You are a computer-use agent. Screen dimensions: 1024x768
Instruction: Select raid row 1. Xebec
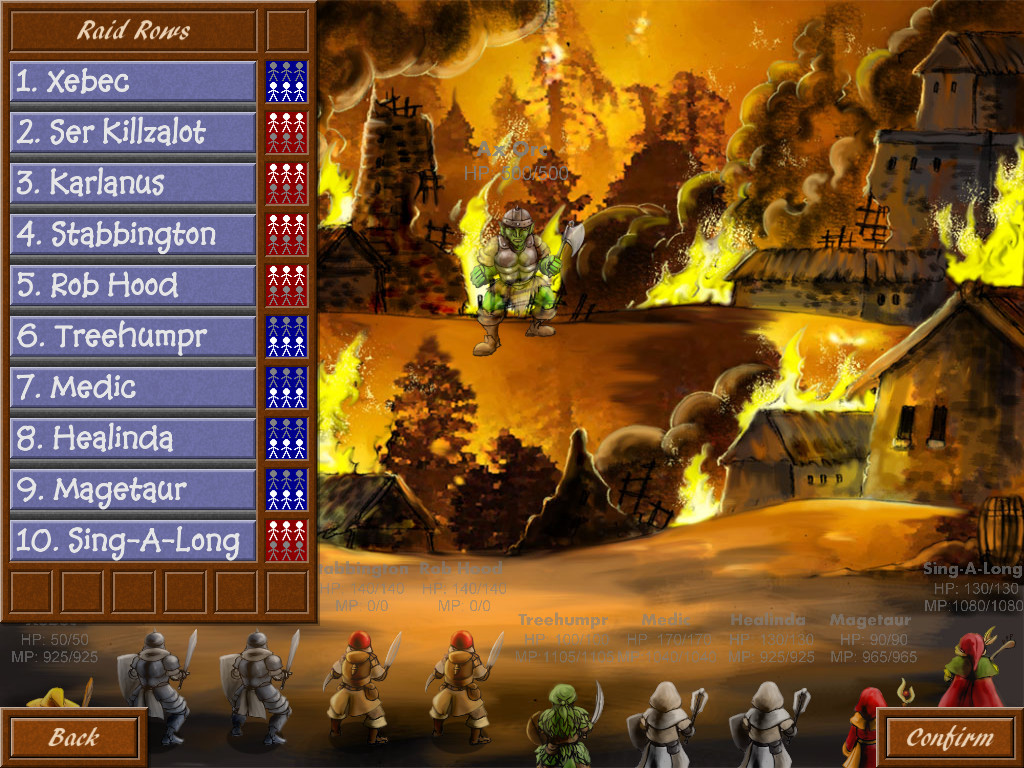point(133,81)
